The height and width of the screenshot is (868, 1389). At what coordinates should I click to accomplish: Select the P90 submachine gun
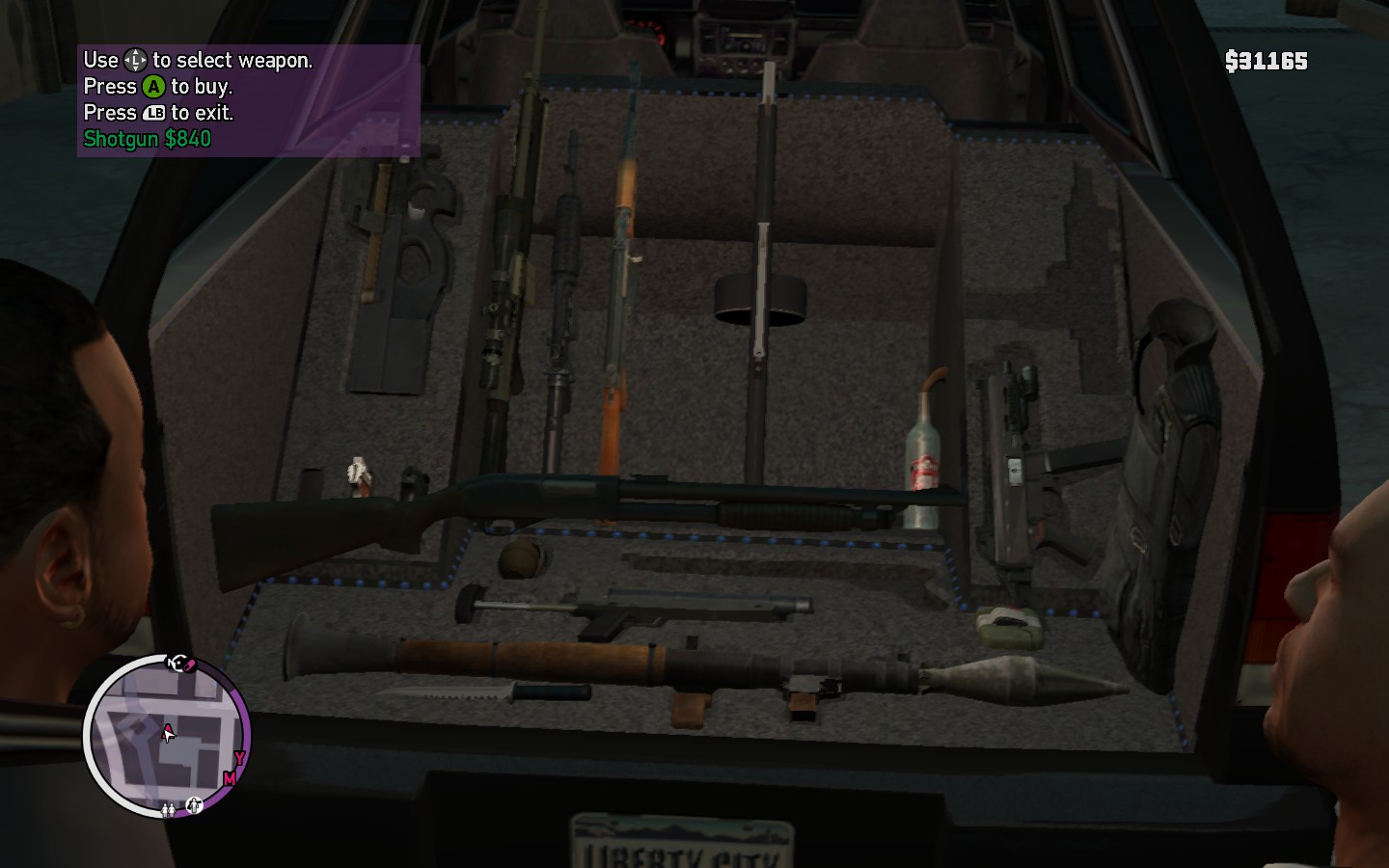[x=395, y=280]
